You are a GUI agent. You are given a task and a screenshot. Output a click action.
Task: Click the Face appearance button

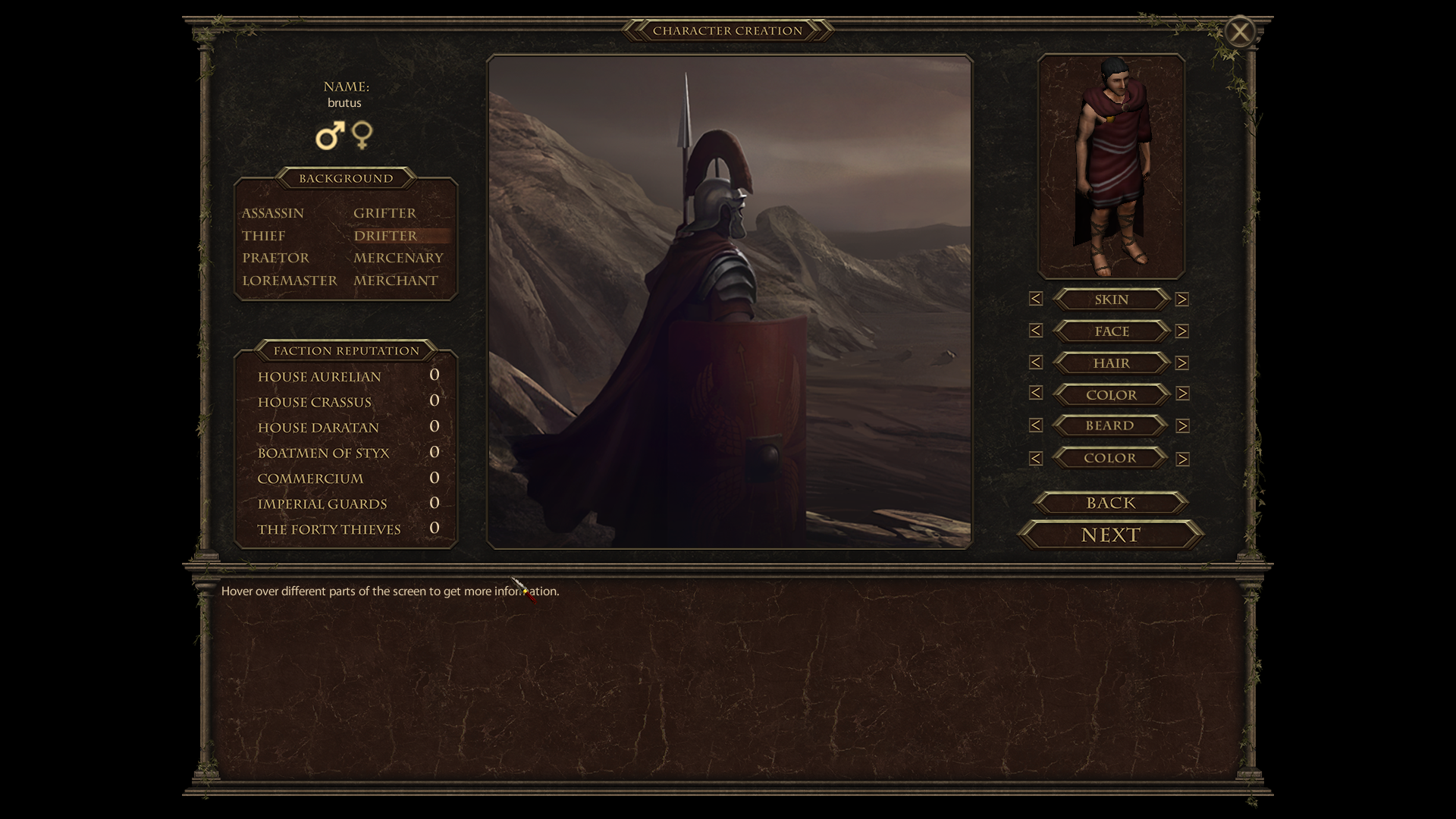(1111, 331)
